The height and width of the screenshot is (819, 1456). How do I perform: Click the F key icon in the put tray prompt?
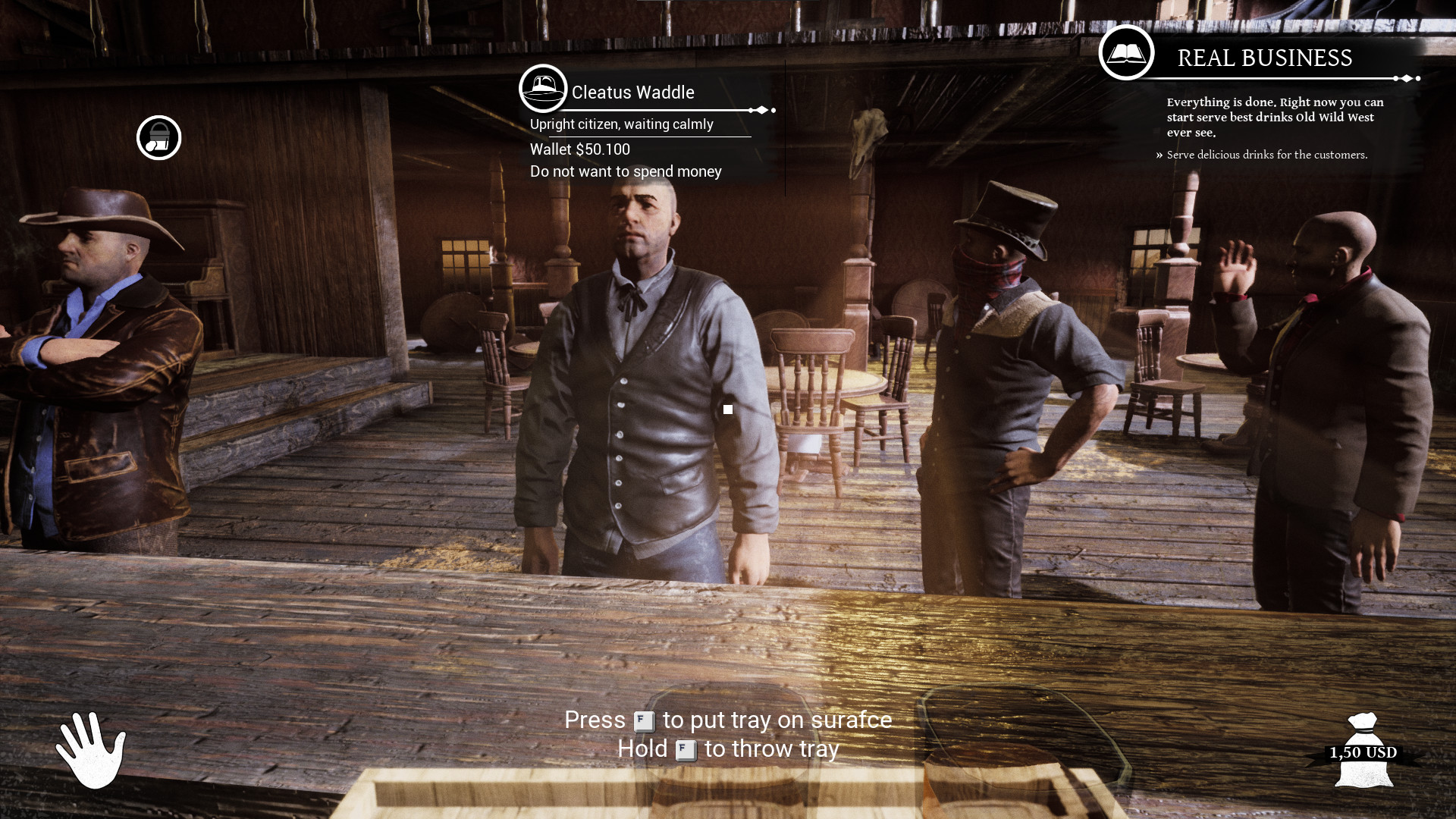(644, 721)
